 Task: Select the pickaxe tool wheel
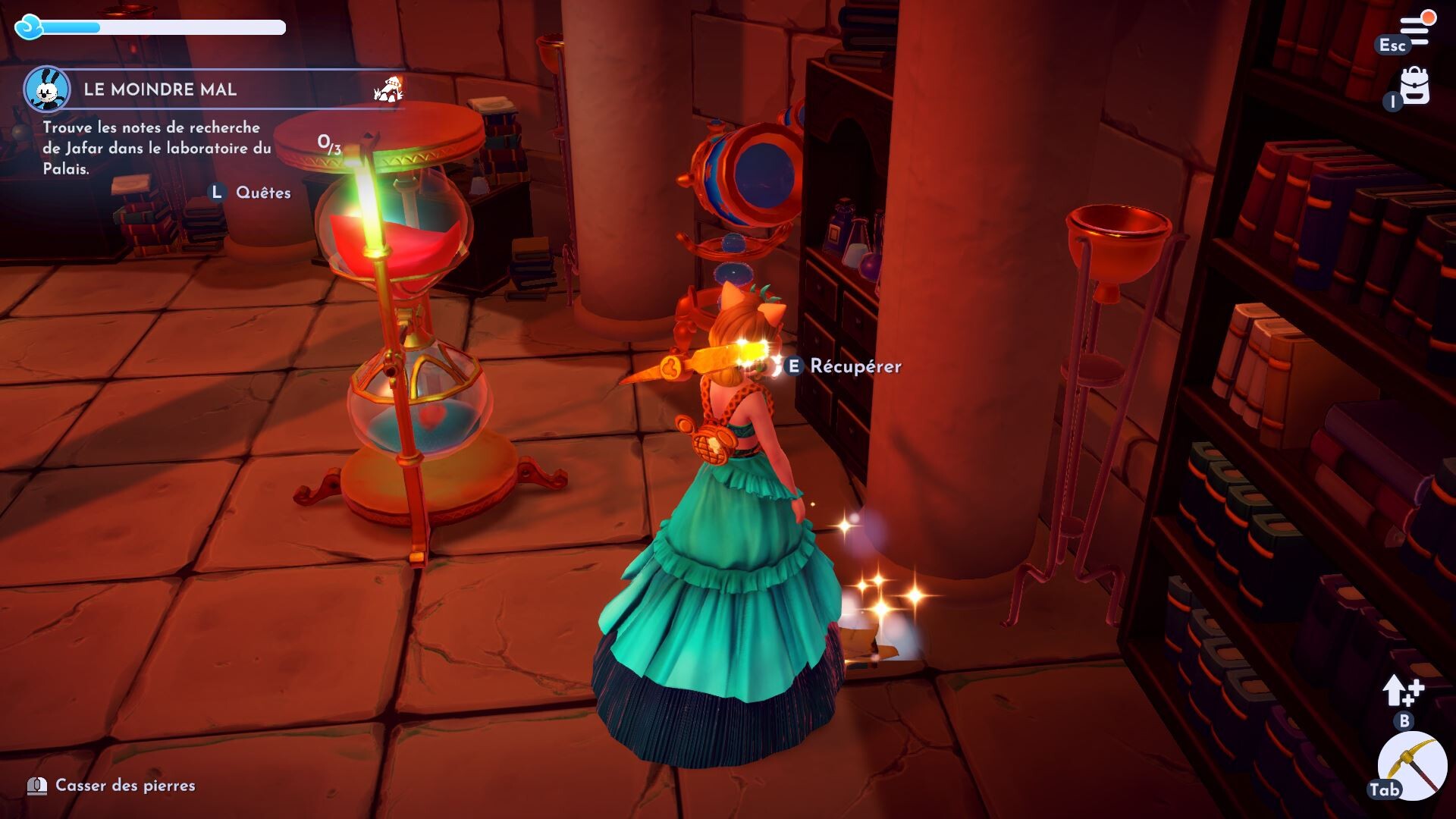[1411, 765]
